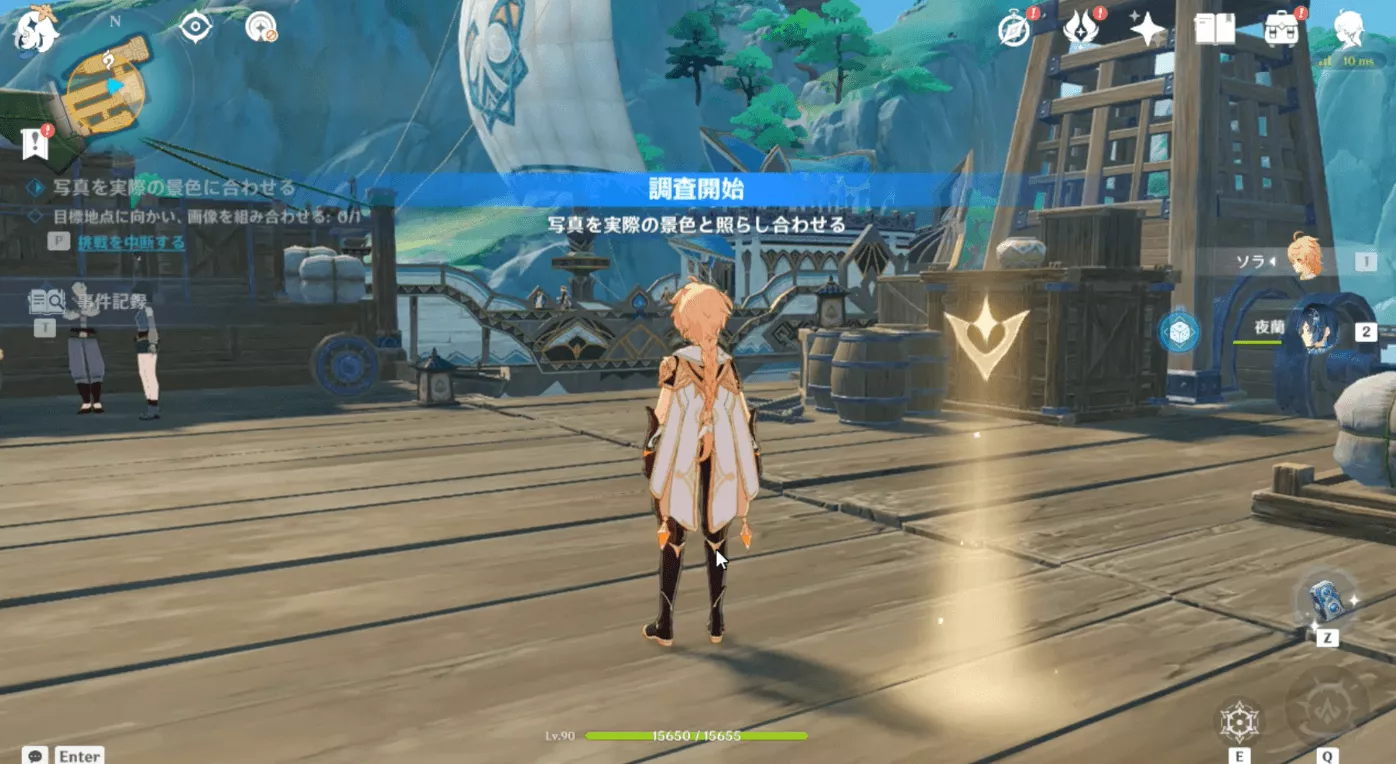Open the Battle Pass wings icon

point(1080,28)
